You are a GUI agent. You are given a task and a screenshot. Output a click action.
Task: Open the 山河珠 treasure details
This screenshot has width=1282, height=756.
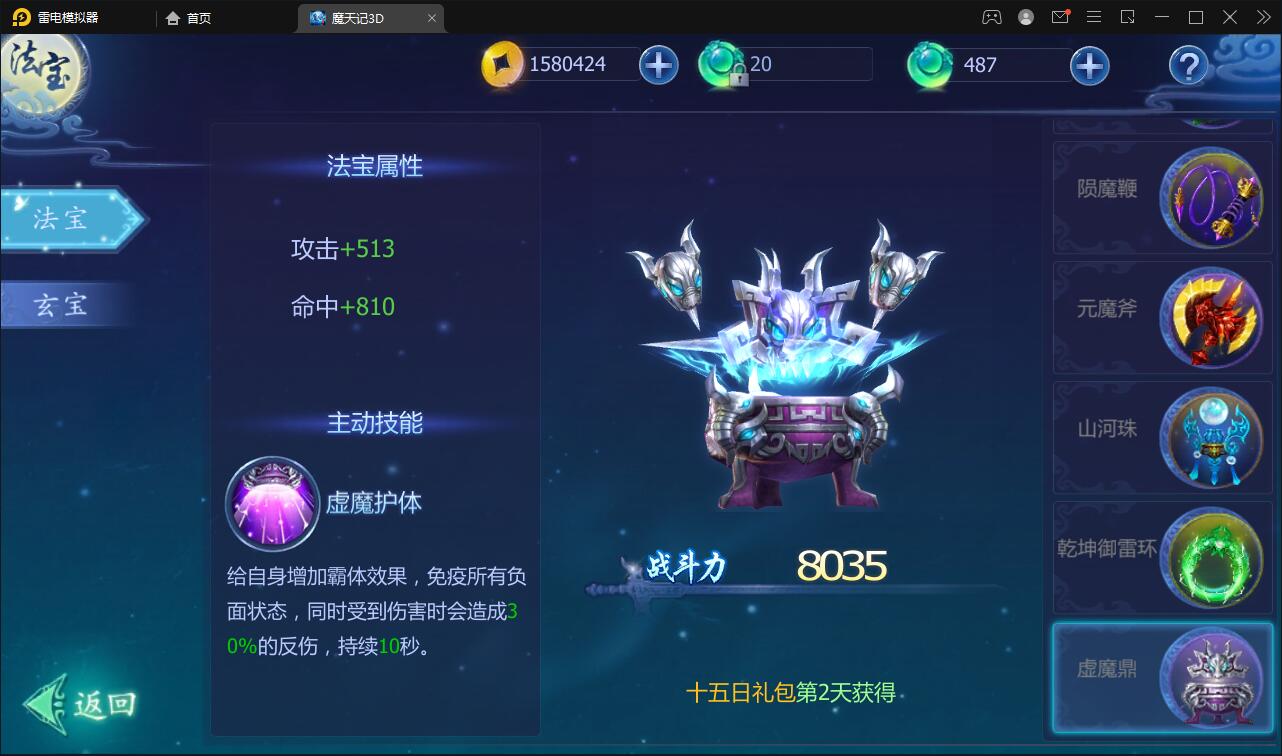click(x=1210, y=437)
